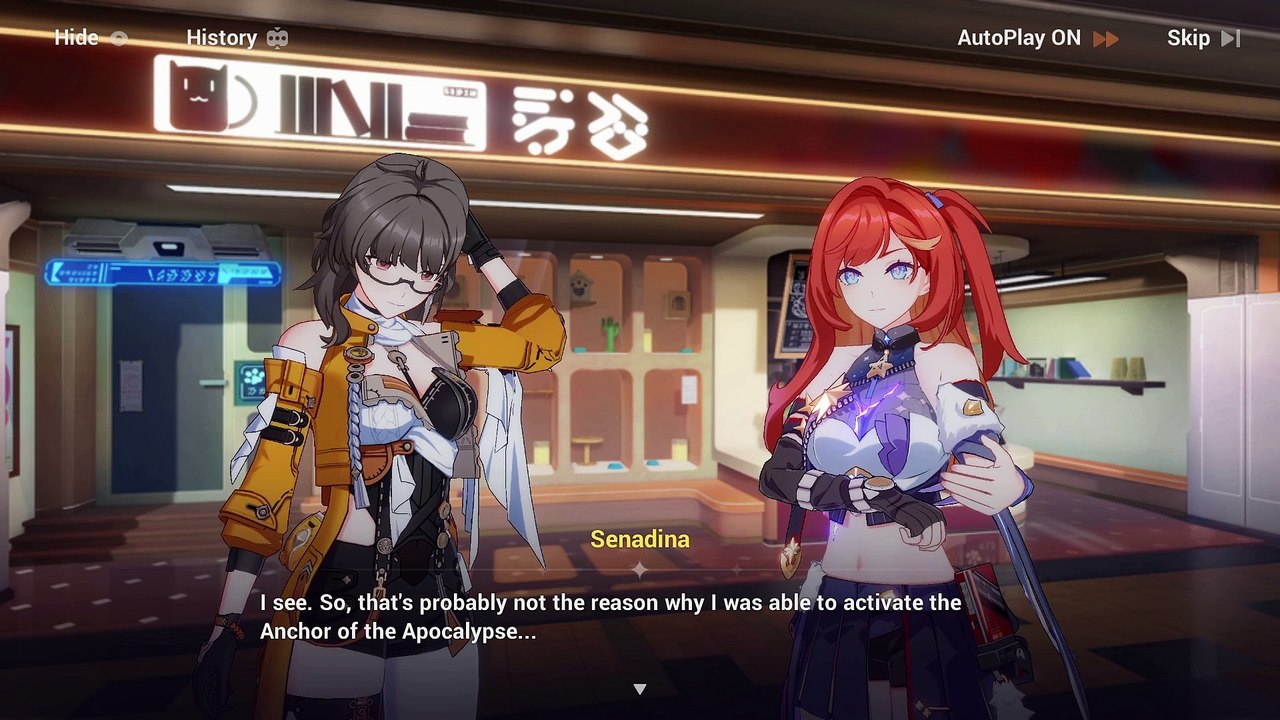Hide the dialogue interface
Viewport: 1280px width, 720px height.
pyautogui.click(x=90, y=38)
